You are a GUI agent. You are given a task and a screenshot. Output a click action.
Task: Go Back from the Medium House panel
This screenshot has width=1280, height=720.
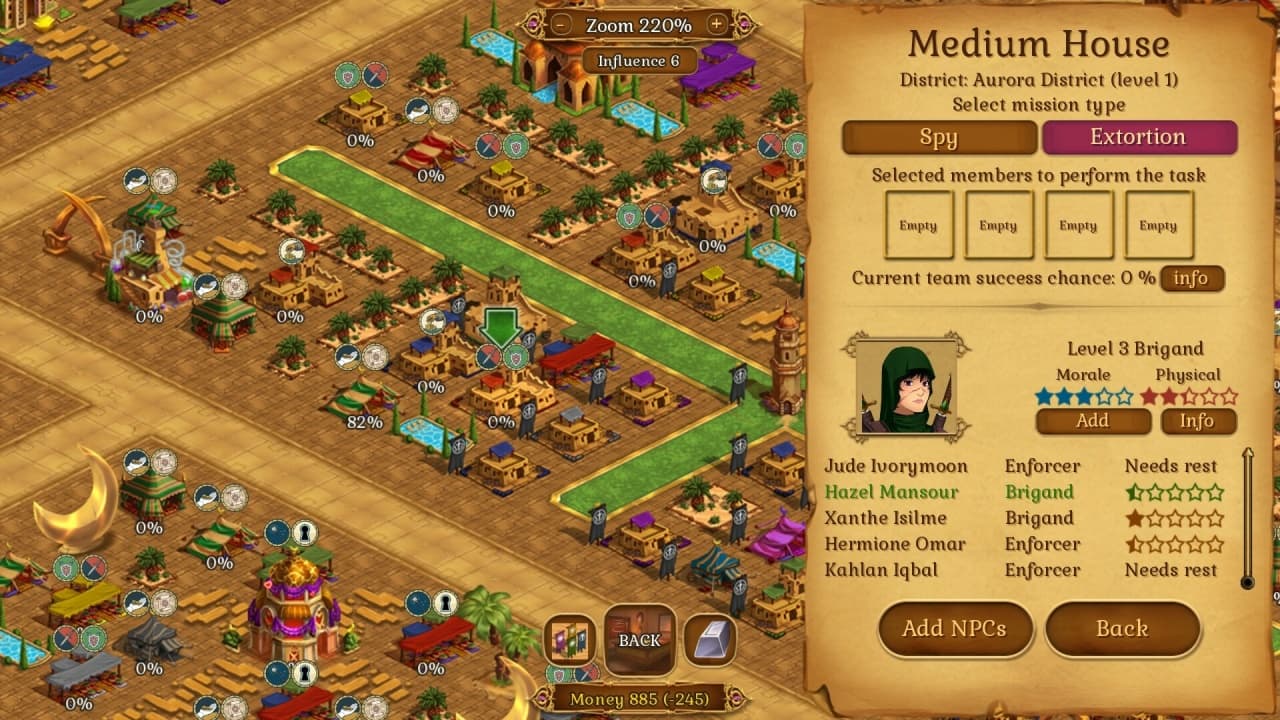click(1121, 629)
